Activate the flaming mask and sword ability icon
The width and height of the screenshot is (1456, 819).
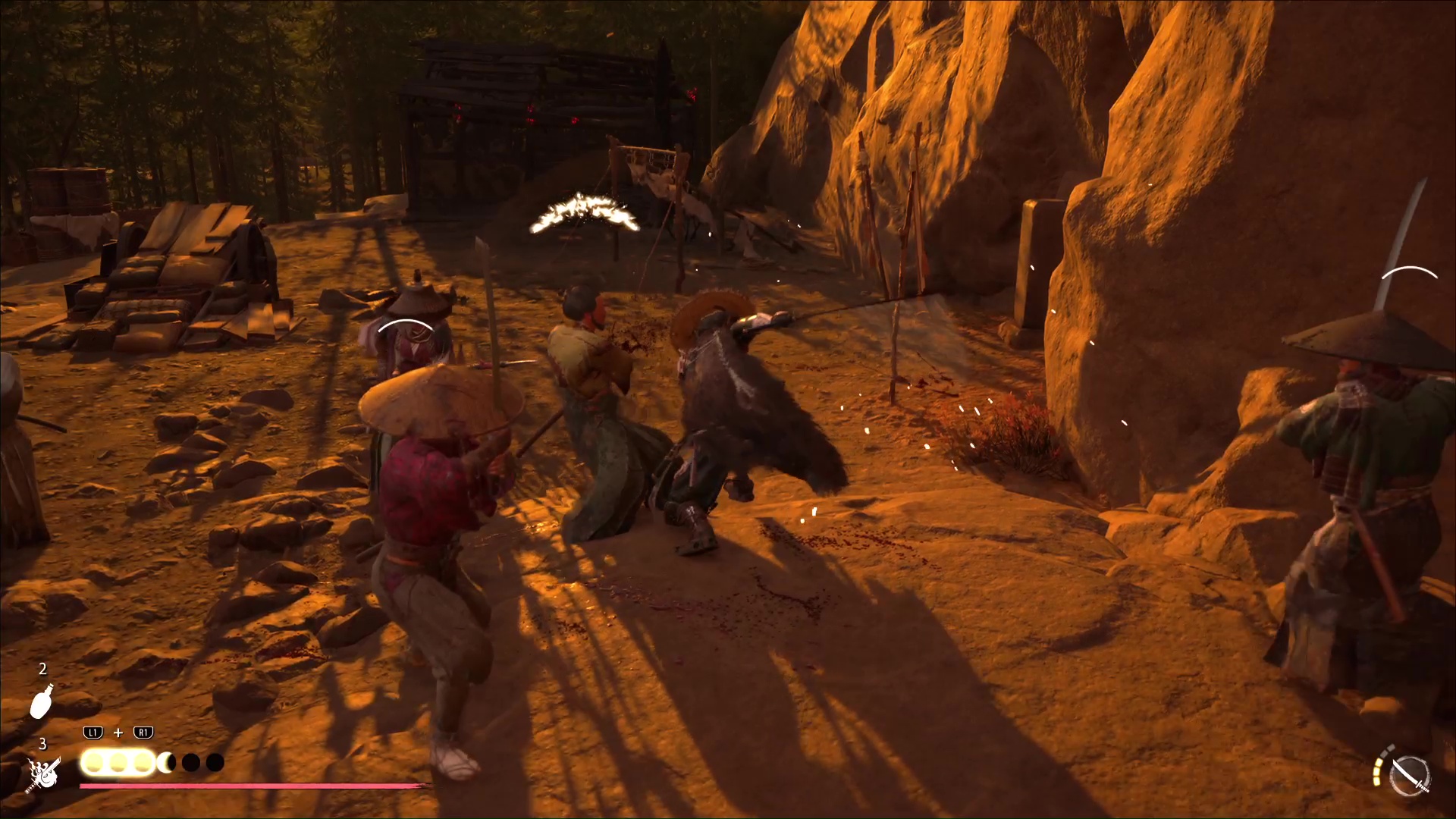click(x=44, y=774)
